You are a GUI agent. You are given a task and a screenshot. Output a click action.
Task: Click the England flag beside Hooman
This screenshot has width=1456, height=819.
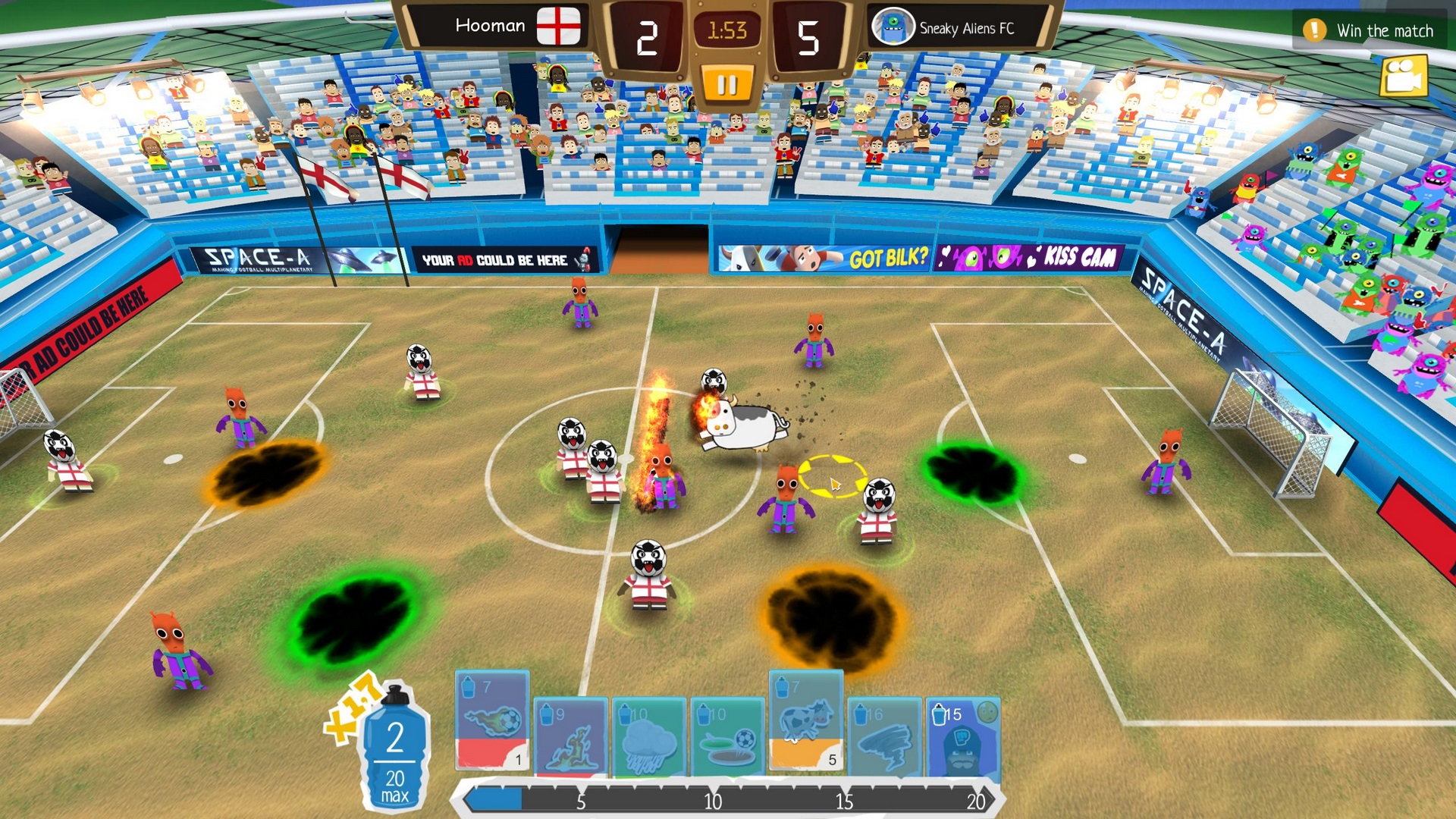tap(559, 24)
